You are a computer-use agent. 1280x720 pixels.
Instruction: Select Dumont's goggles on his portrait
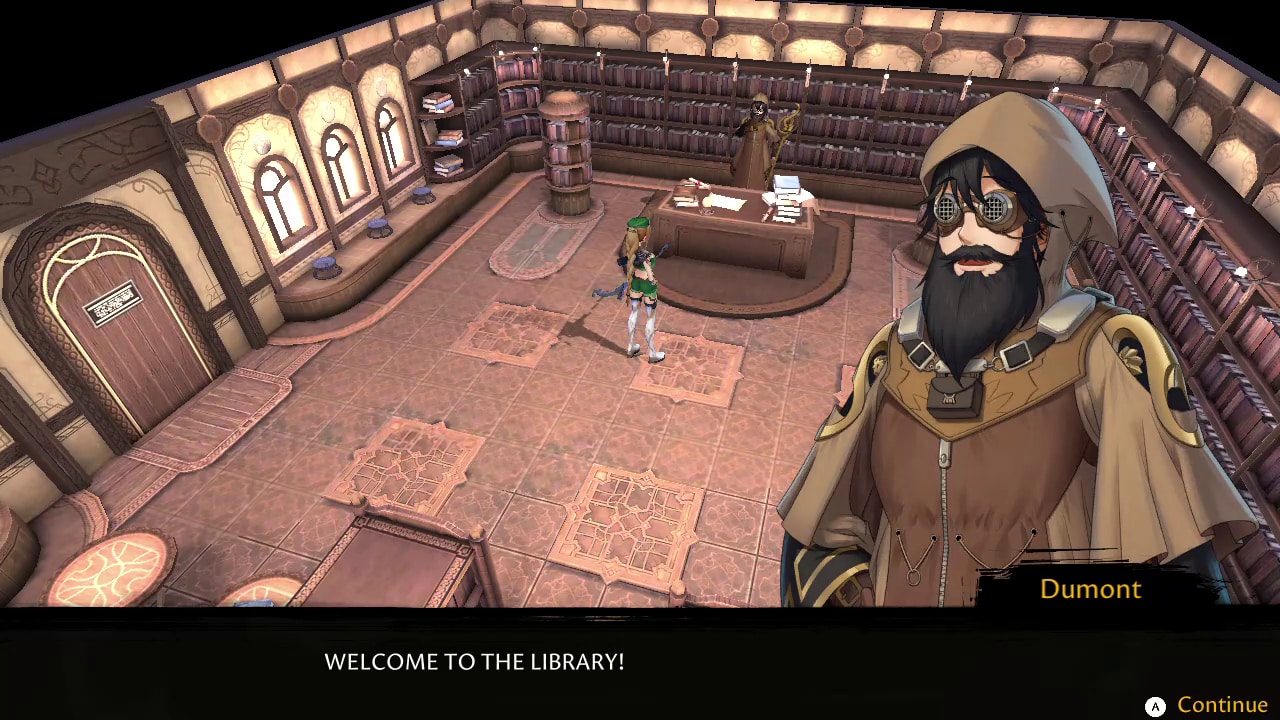975,210
